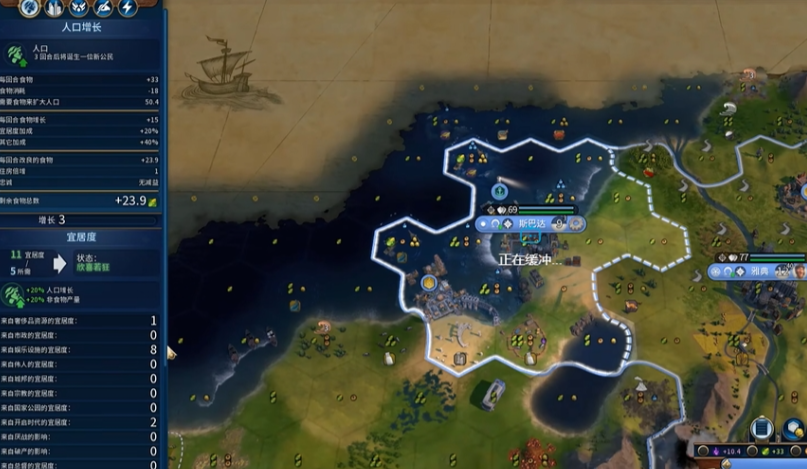Switch to the city buildings tab

pos(55,8)
